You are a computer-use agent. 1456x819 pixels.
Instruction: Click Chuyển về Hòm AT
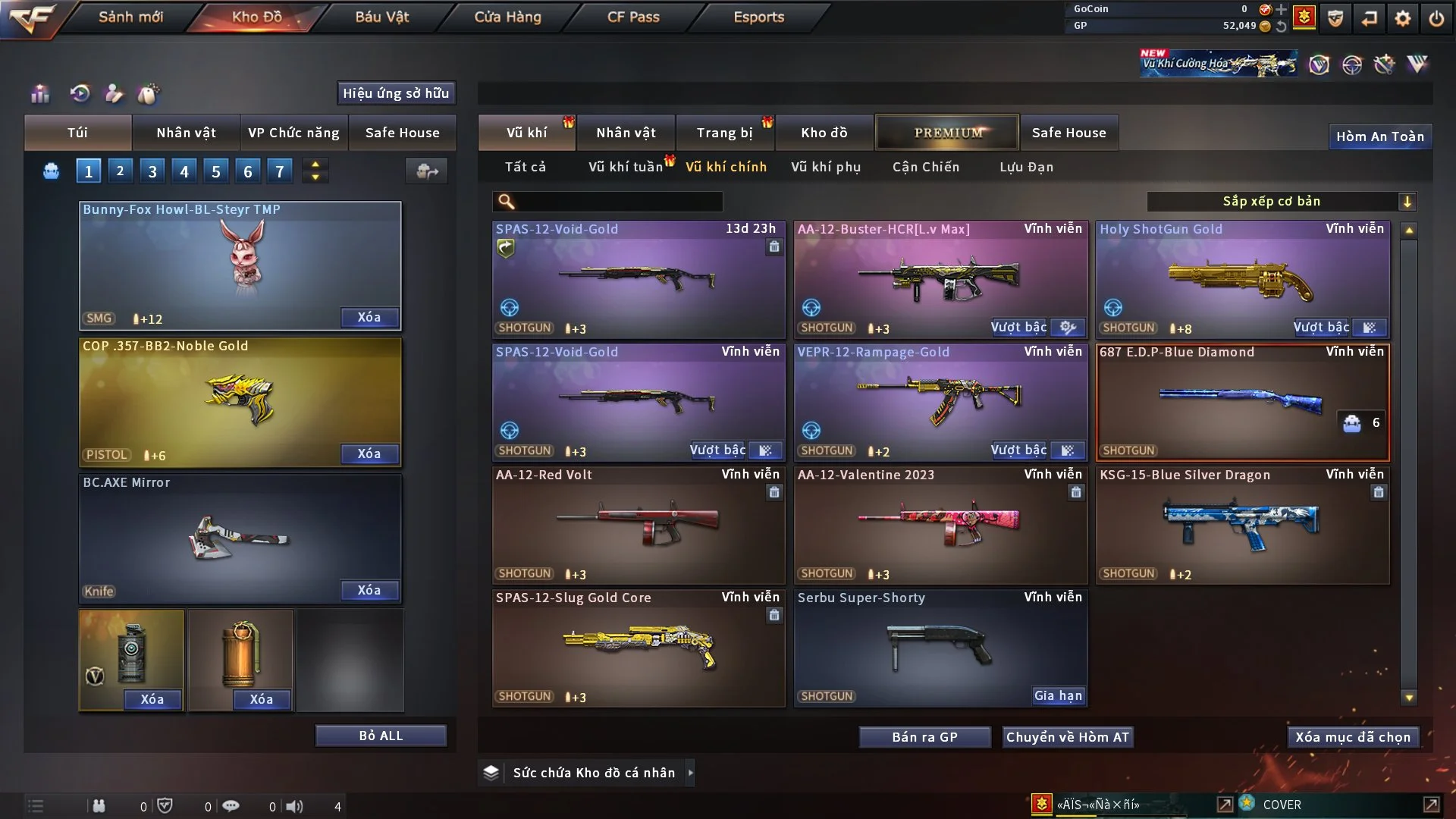1067,737
